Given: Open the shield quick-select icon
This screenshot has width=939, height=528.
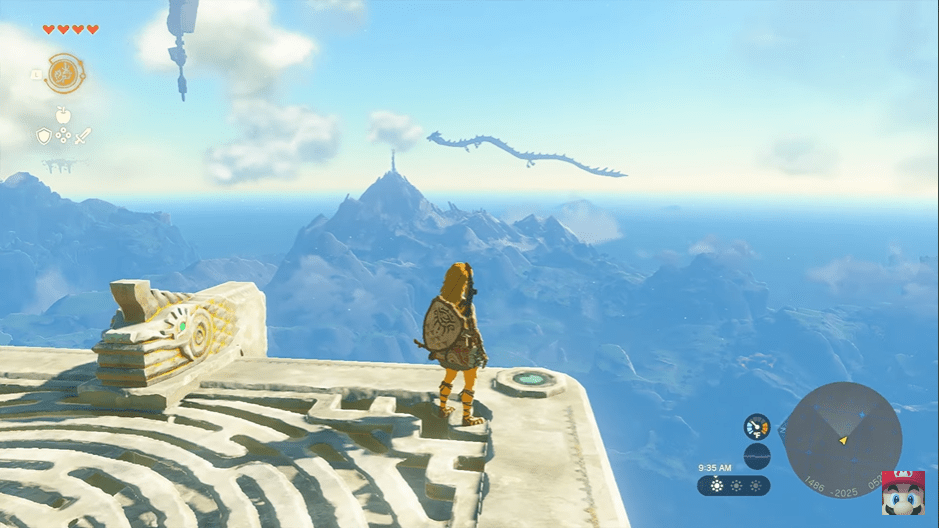Looking at the screenshot, I should tap(44, 136).
